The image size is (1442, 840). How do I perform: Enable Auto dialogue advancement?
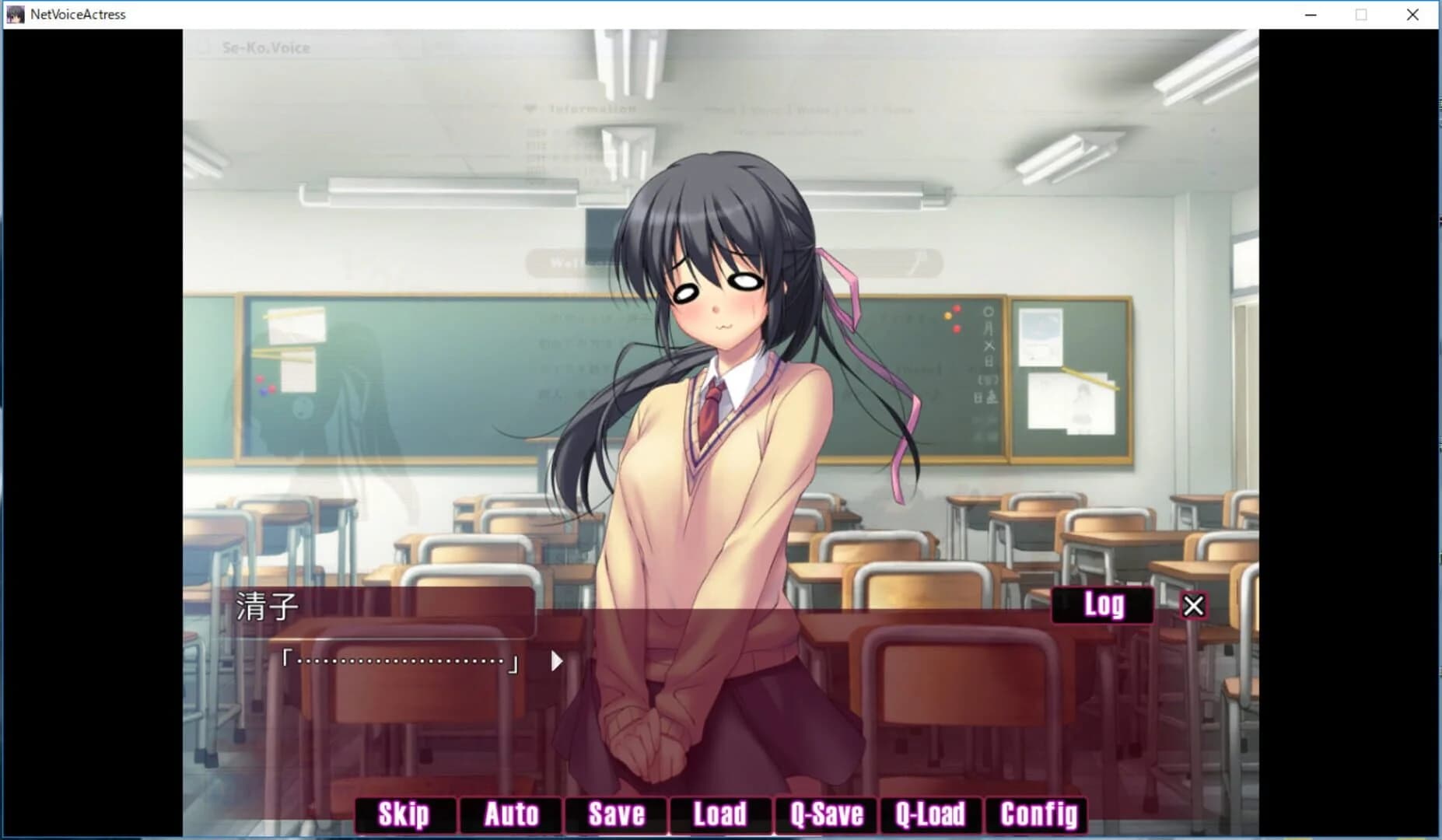click(511, 814)
